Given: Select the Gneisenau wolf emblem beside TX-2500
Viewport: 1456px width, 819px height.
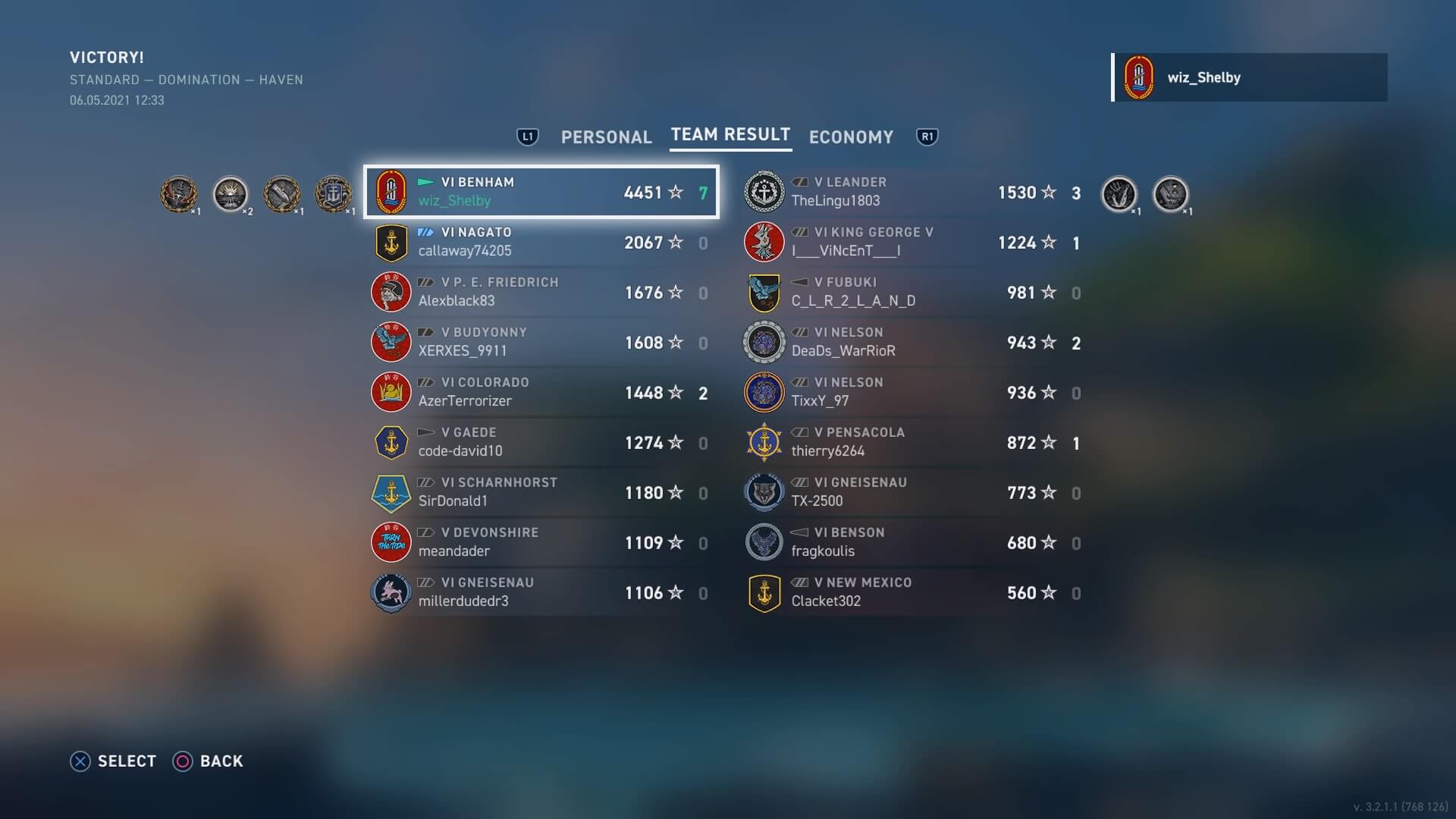Looking at the screenshot, I should pyautogui.click(x=764, y=492).
